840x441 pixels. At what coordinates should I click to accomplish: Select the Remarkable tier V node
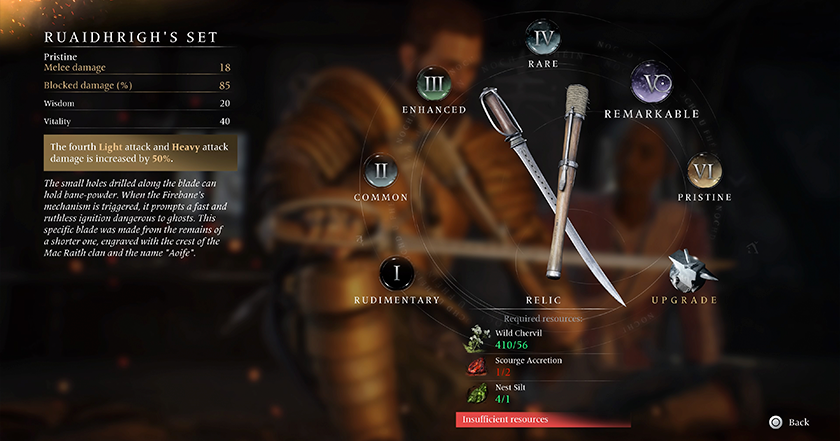click(651, 84)
